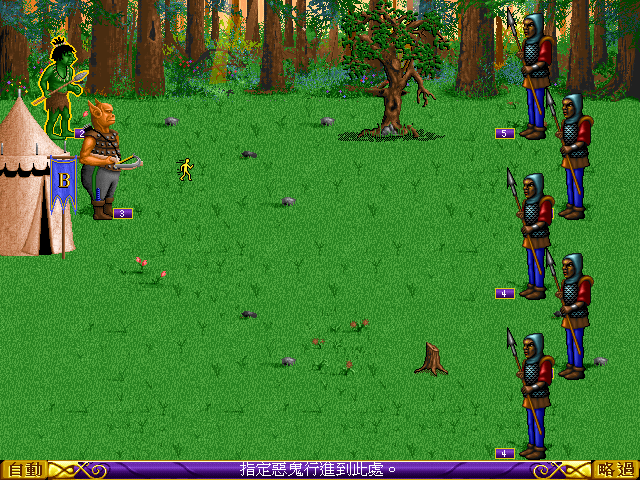Enable auto combat with the 自動 button

coord(22,469)
